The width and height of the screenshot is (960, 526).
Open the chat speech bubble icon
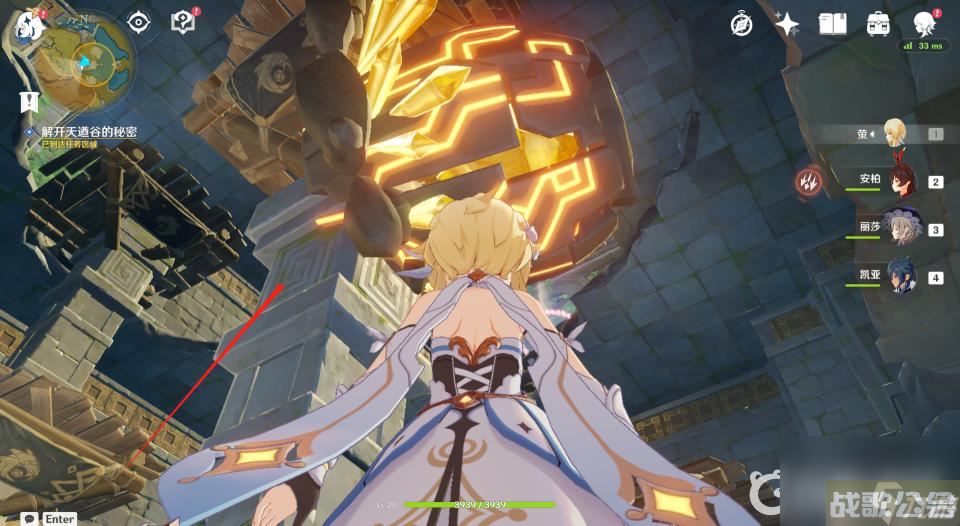coord(29,518)
